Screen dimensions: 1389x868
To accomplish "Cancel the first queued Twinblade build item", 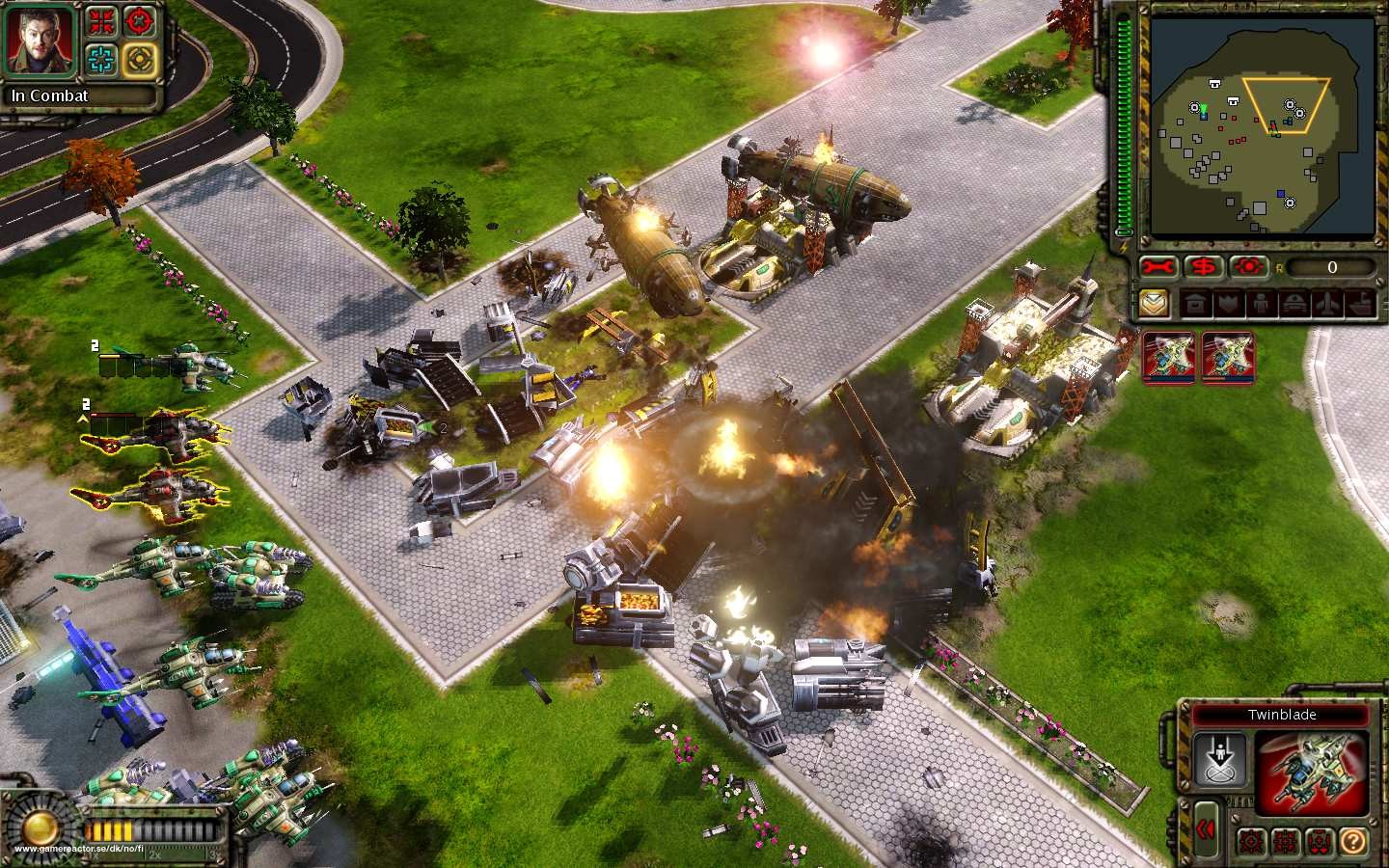I will click(1168, 357).
